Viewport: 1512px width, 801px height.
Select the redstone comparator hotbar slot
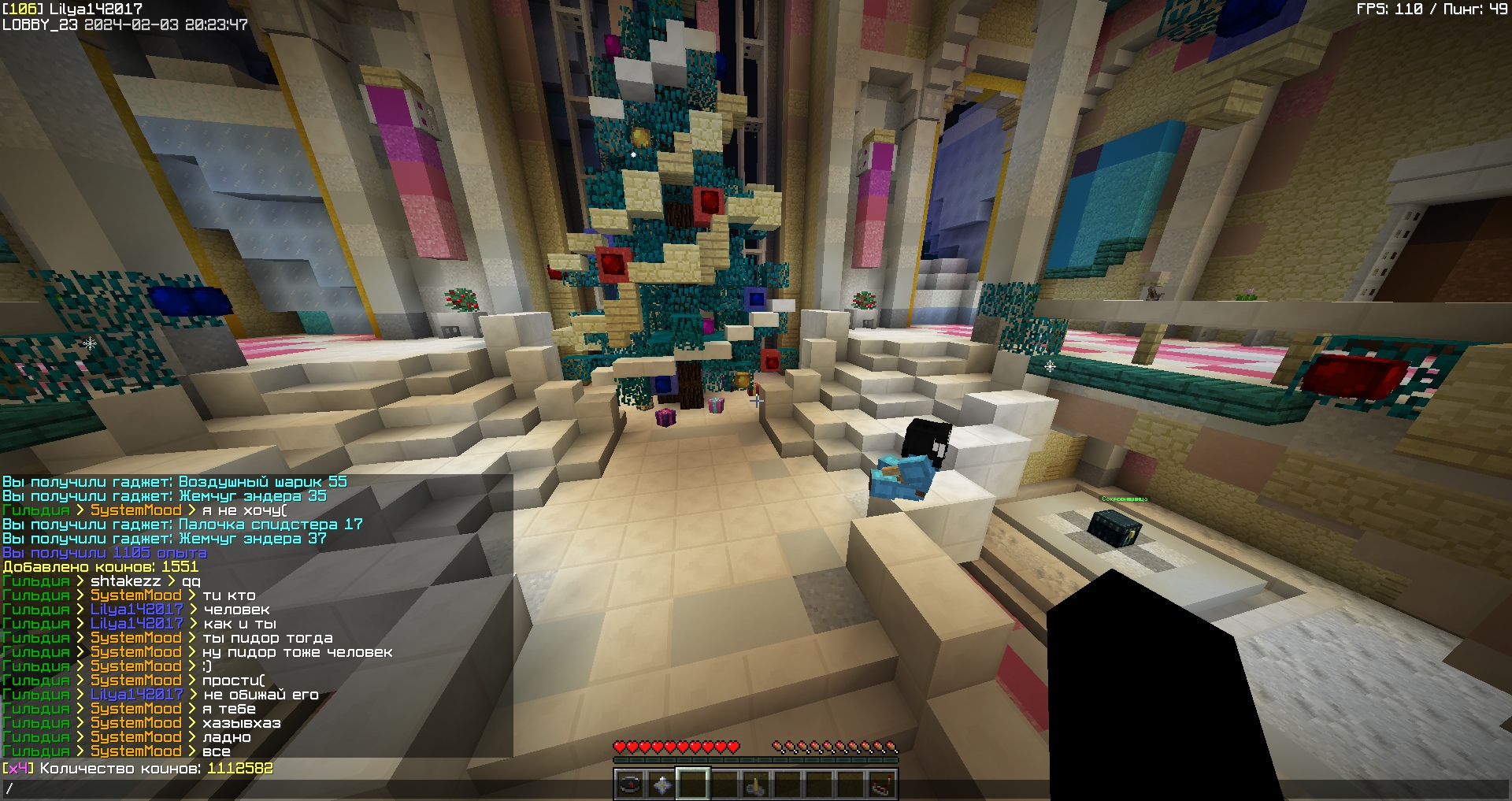point(882,784)
